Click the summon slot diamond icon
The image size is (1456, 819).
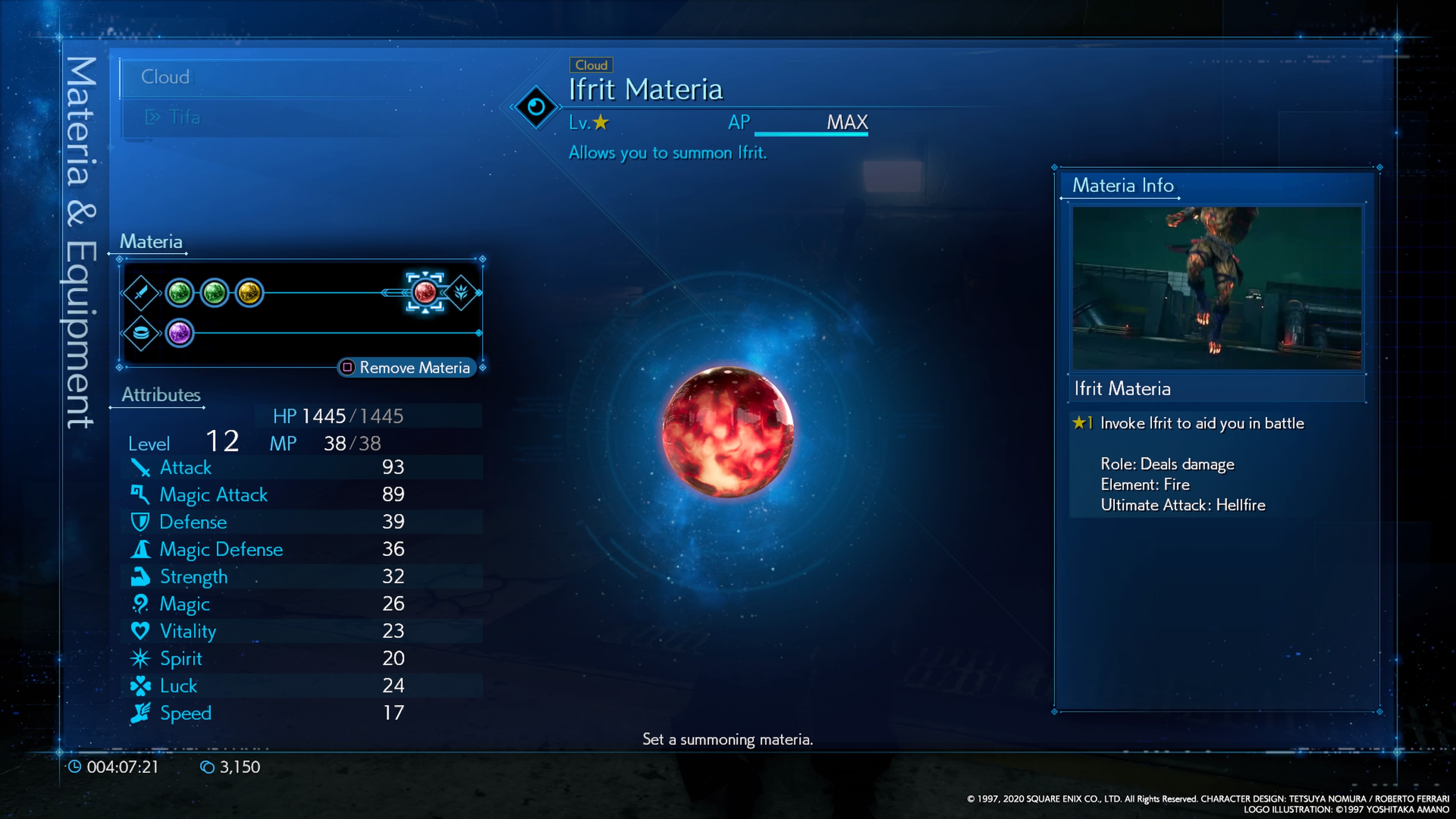coord(461,292)
